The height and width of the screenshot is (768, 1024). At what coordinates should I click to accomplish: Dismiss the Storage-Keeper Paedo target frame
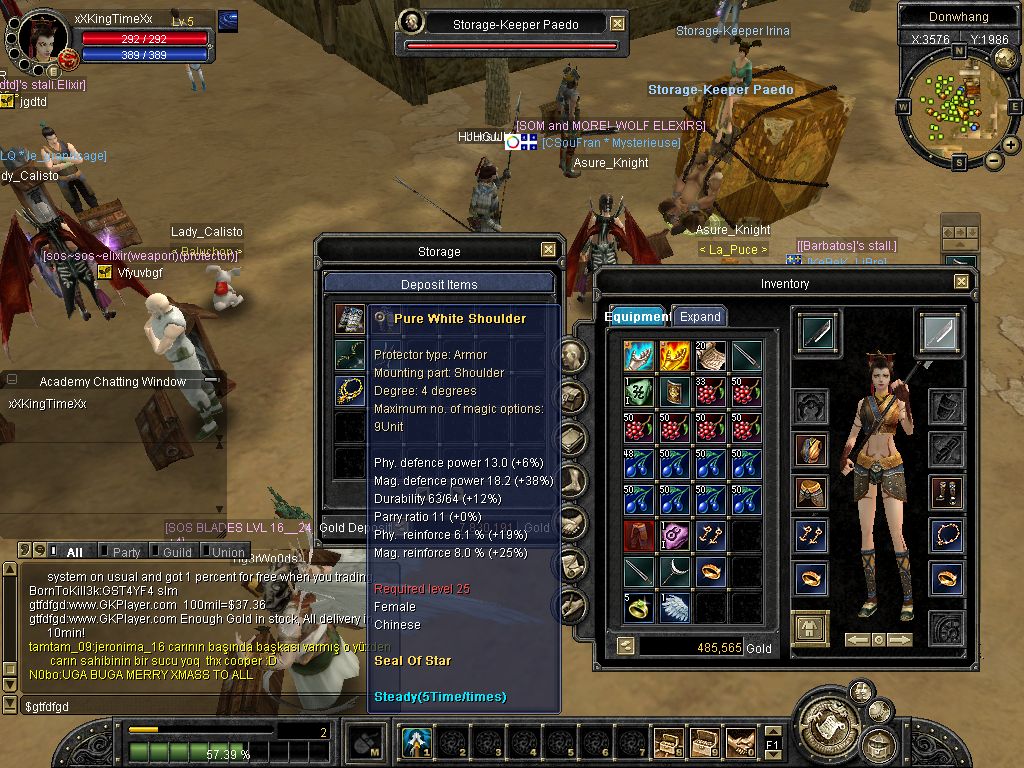[618, 24]
